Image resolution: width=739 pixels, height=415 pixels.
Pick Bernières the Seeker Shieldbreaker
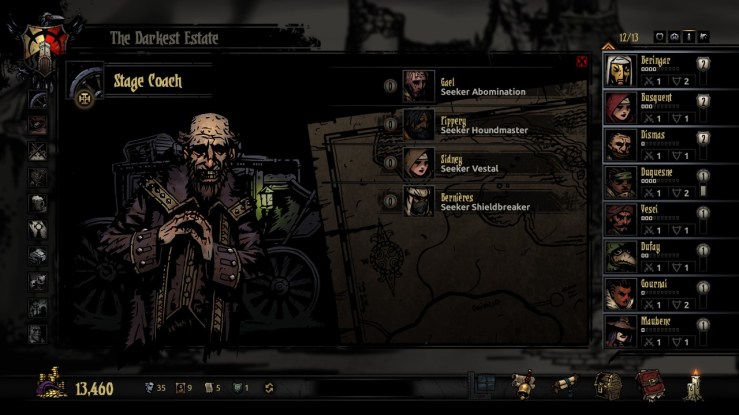(x=419, y=201)
